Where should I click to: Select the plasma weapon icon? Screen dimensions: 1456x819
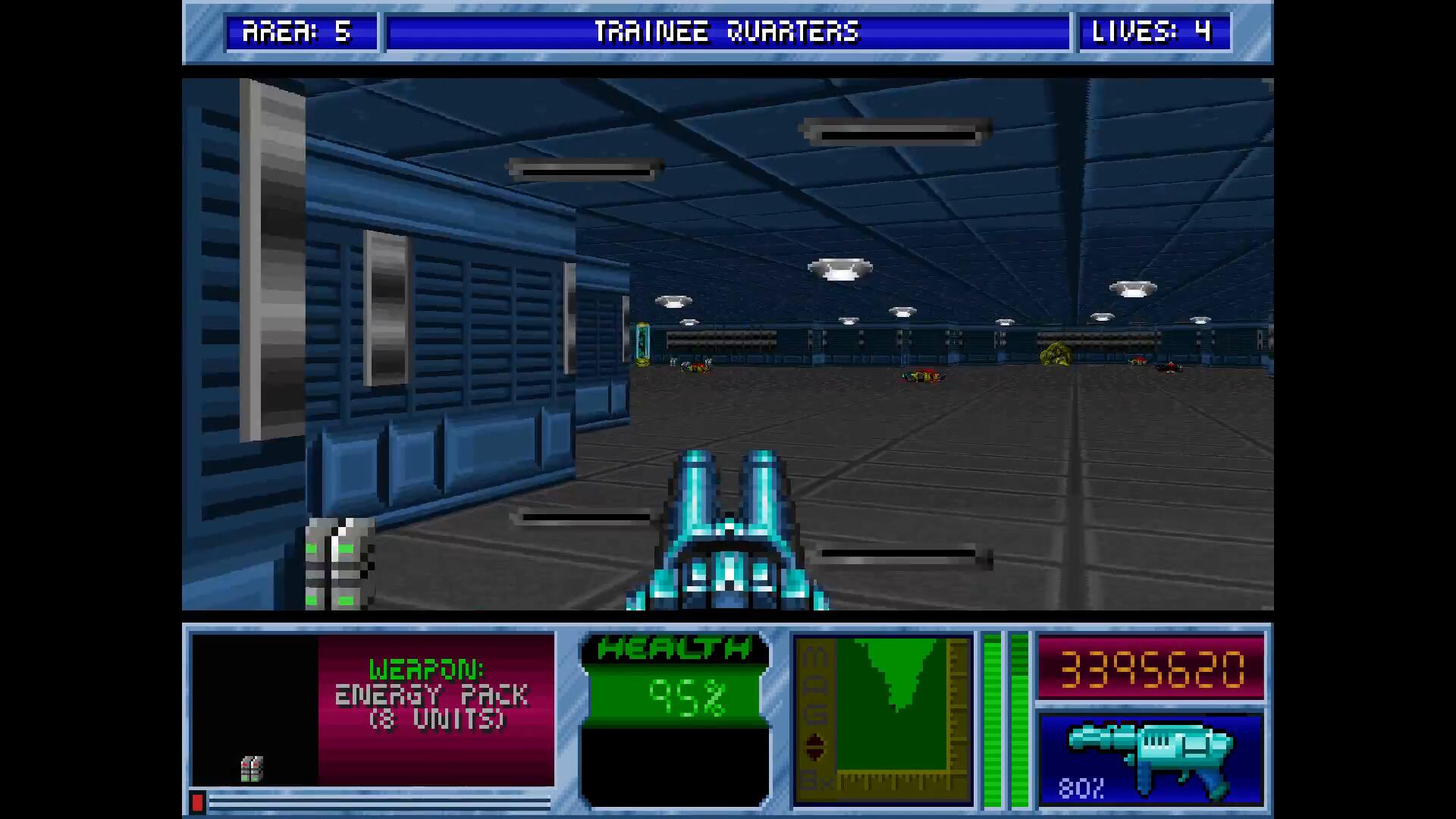pyautogui.click(x=1150, y=758)
